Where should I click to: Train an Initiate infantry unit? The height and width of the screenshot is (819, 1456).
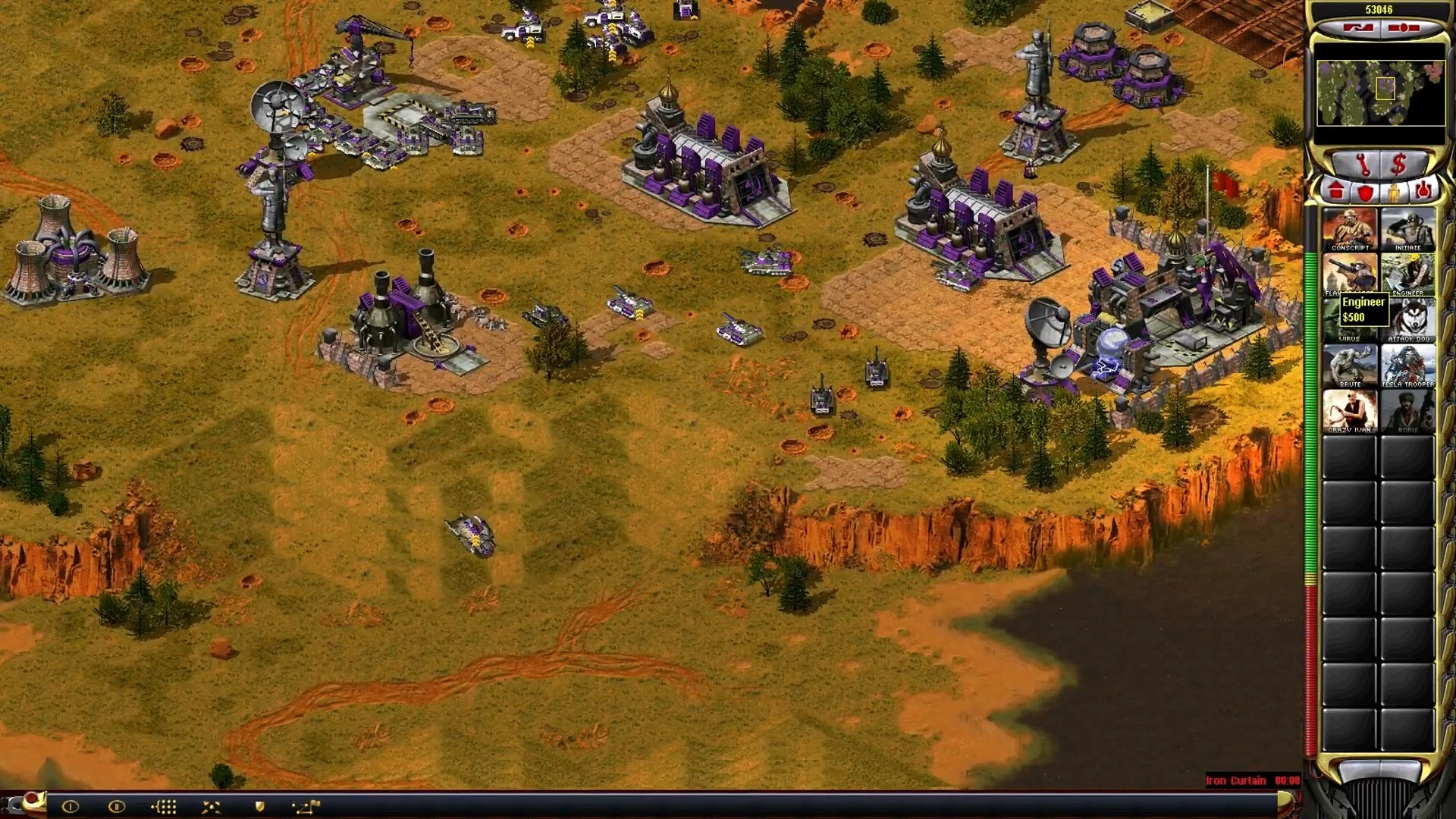pyautogui.click(x=1407, y=229)
